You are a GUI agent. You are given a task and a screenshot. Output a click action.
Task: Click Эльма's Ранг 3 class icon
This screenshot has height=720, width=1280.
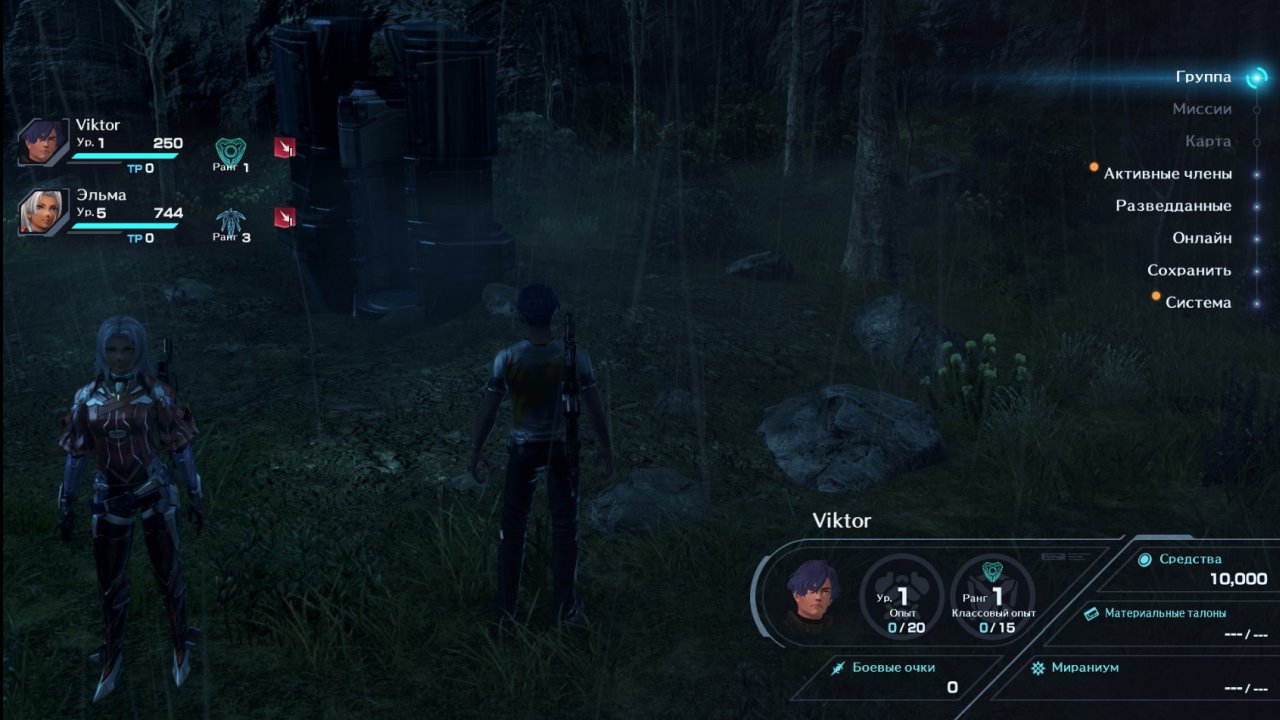[231, 221]
